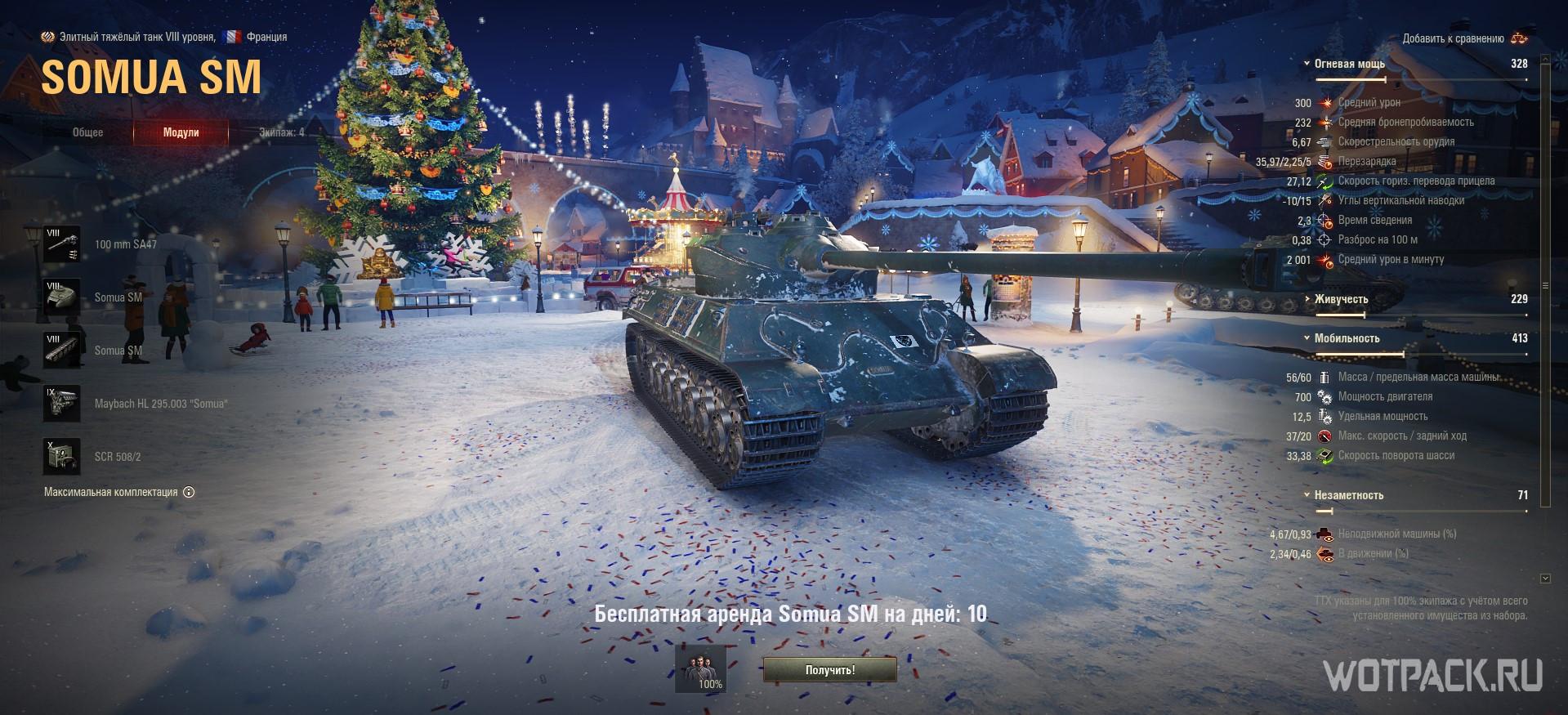Select the Somua SM turret module
This screenshot has height=715, width=1568.
tap(62, 297)
